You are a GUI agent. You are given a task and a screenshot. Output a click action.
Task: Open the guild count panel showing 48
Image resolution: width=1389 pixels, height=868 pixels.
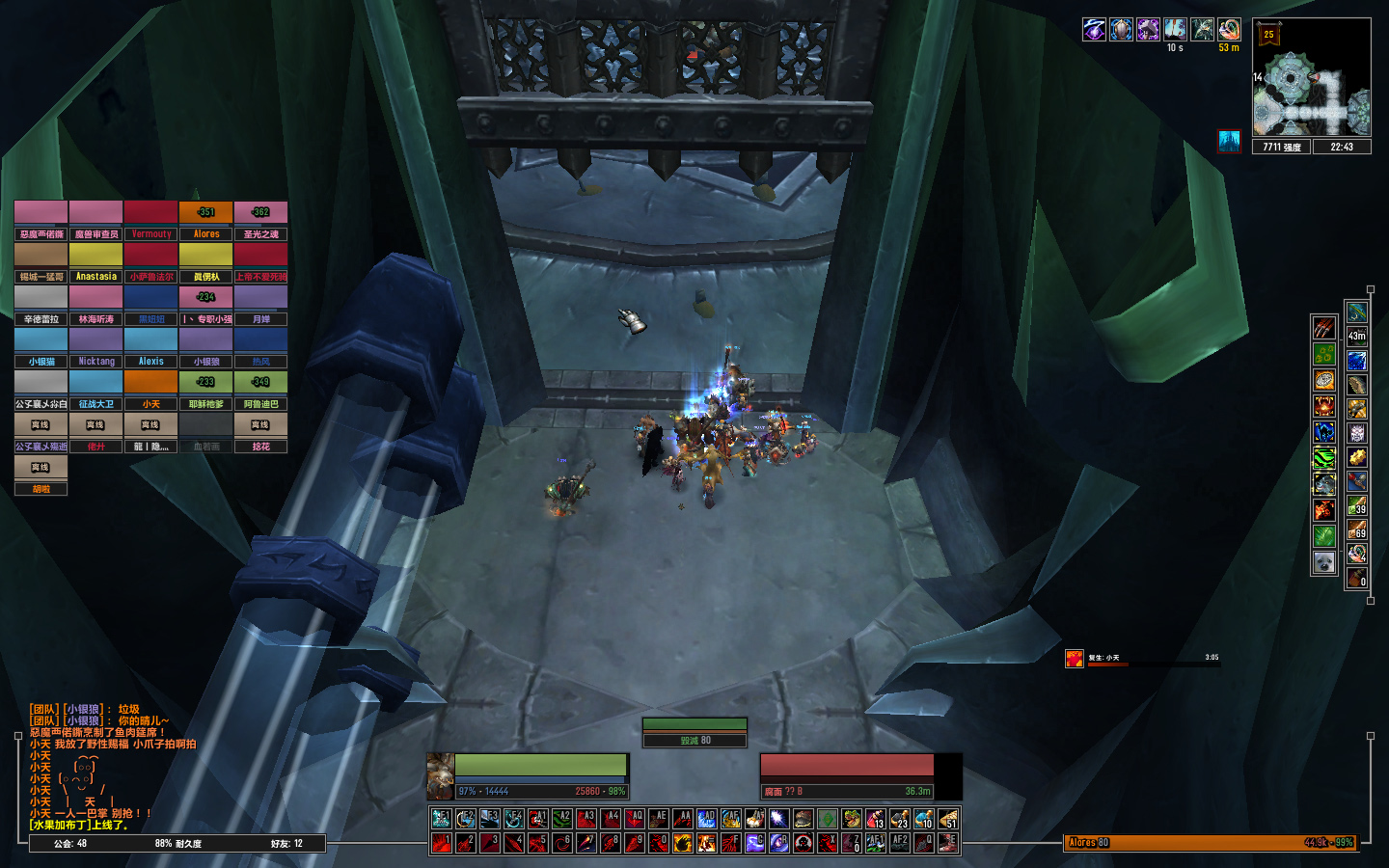[x=70, y=843]
